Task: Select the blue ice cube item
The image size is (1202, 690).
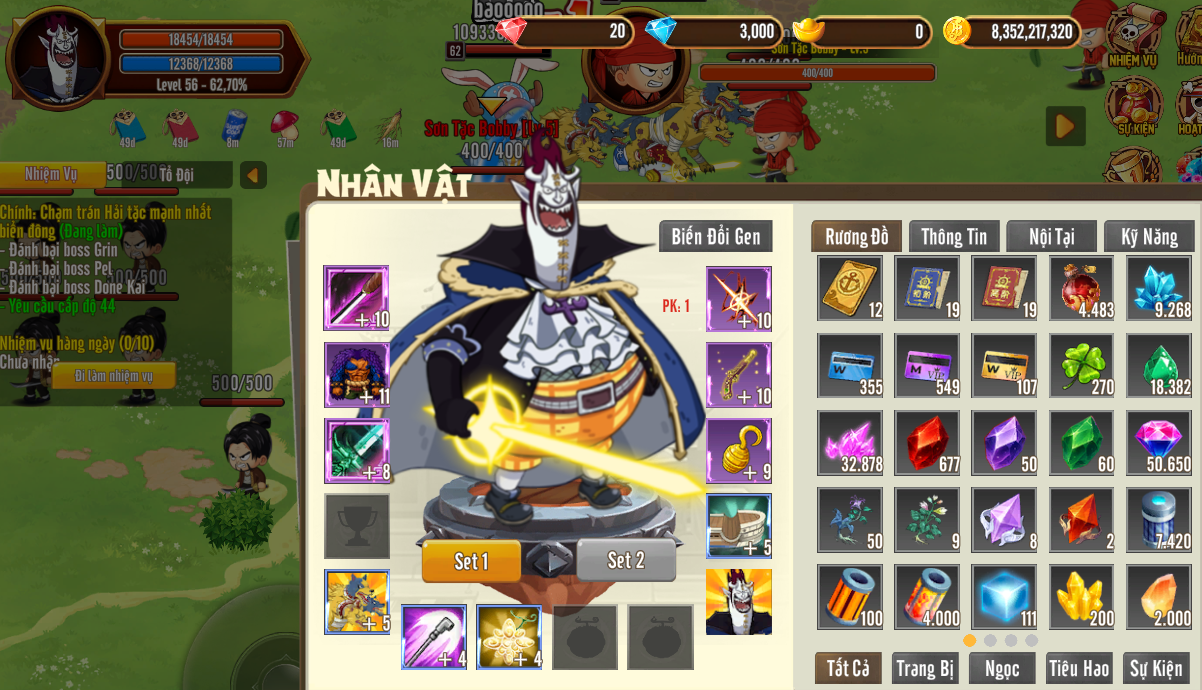Action: 1003,597
